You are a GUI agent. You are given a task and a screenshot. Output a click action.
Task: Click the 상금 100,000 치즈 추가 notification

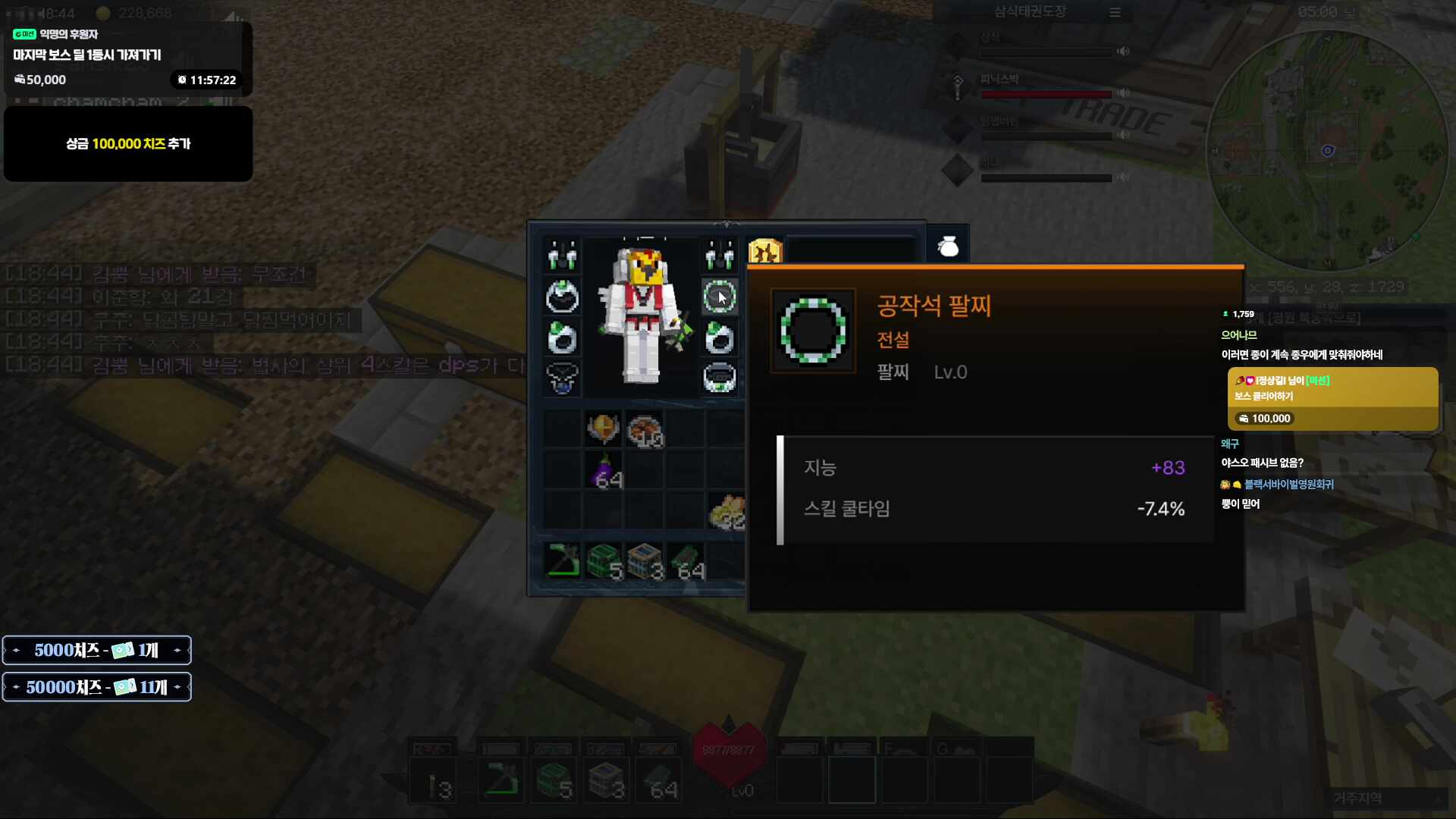pyautogui.click(x=127, y=144)
